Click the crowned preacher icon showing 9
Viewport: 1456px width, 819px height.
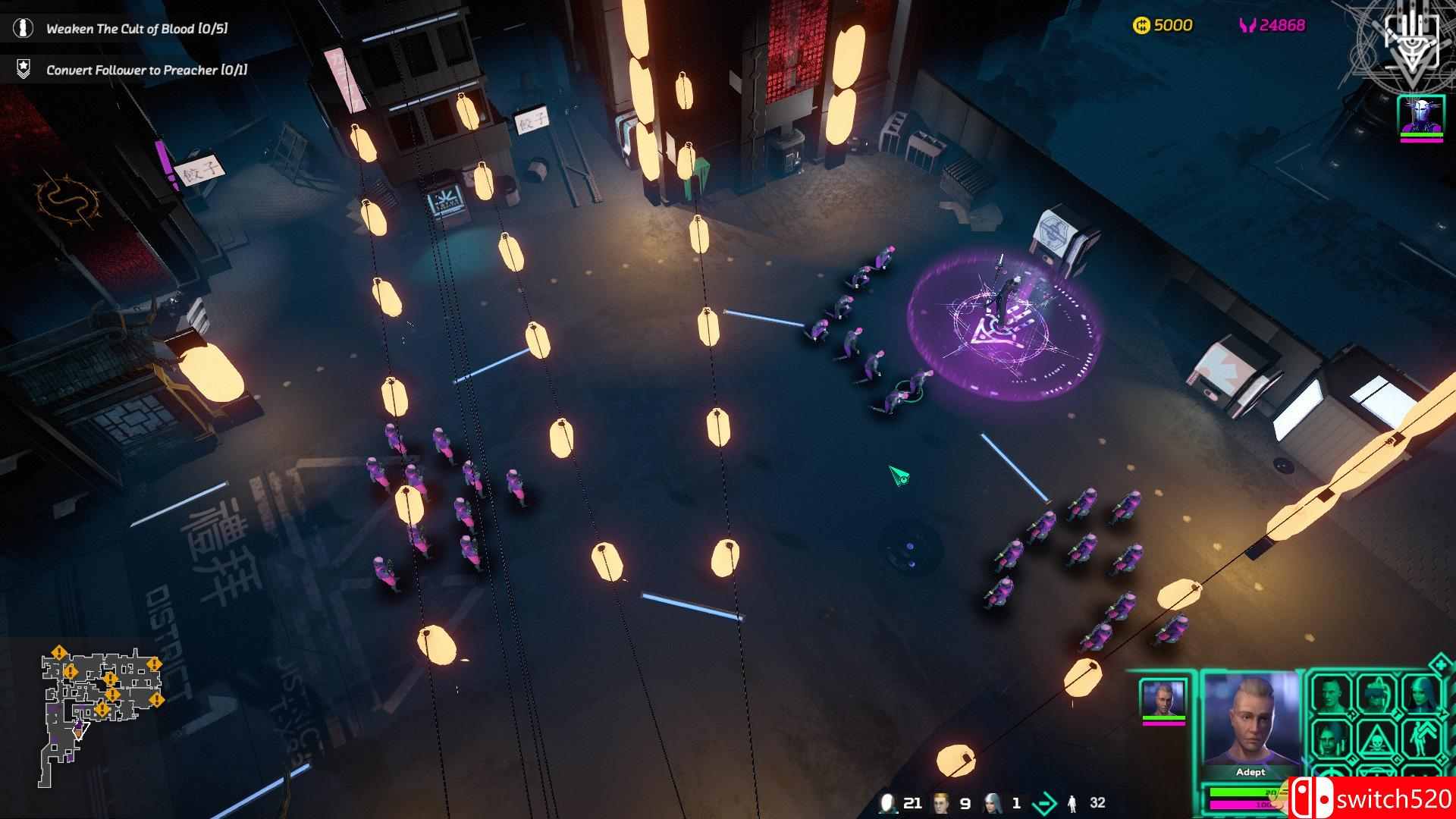[x=940, y=802]
